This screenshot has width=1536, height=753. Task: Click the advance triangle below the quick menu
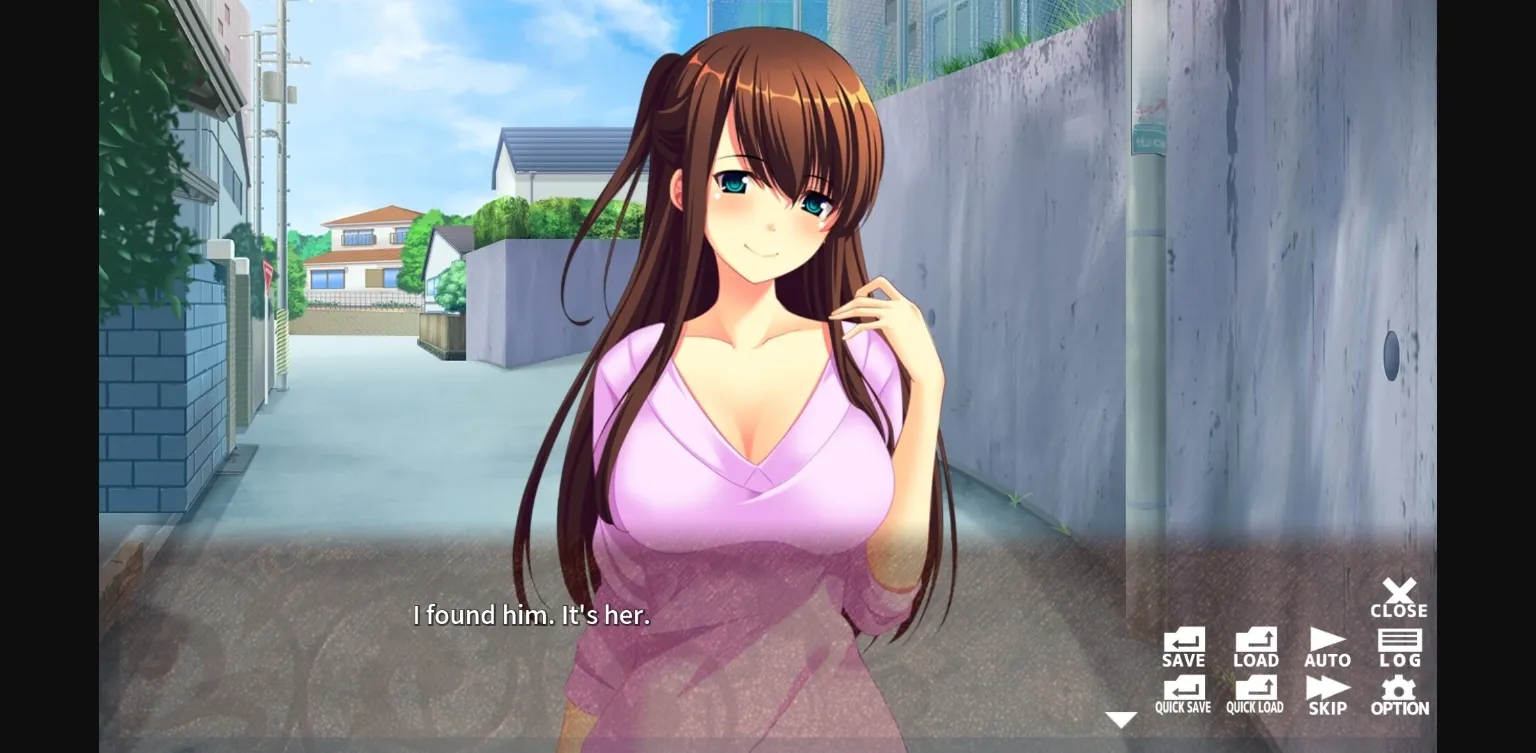pos(1122,717)
